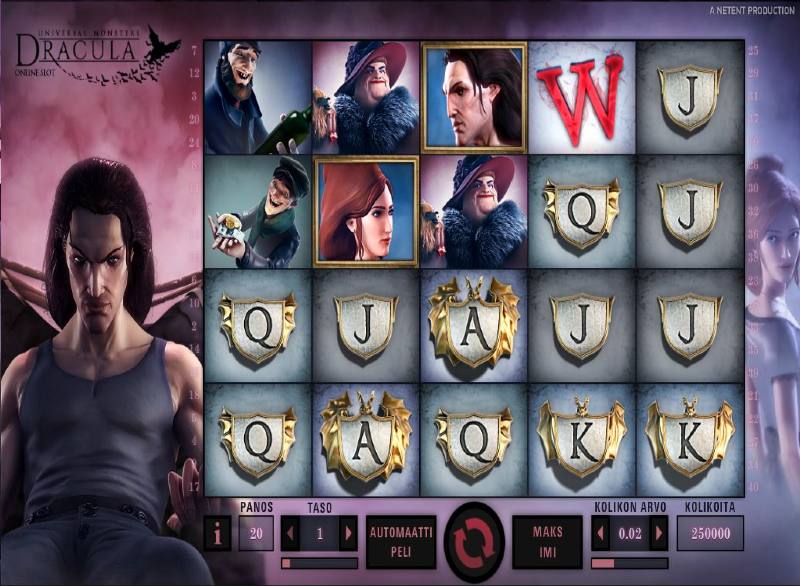Viewport: 800px width, 586px height.
Task: Increase the Taso bet level
Action: point(348,533)
